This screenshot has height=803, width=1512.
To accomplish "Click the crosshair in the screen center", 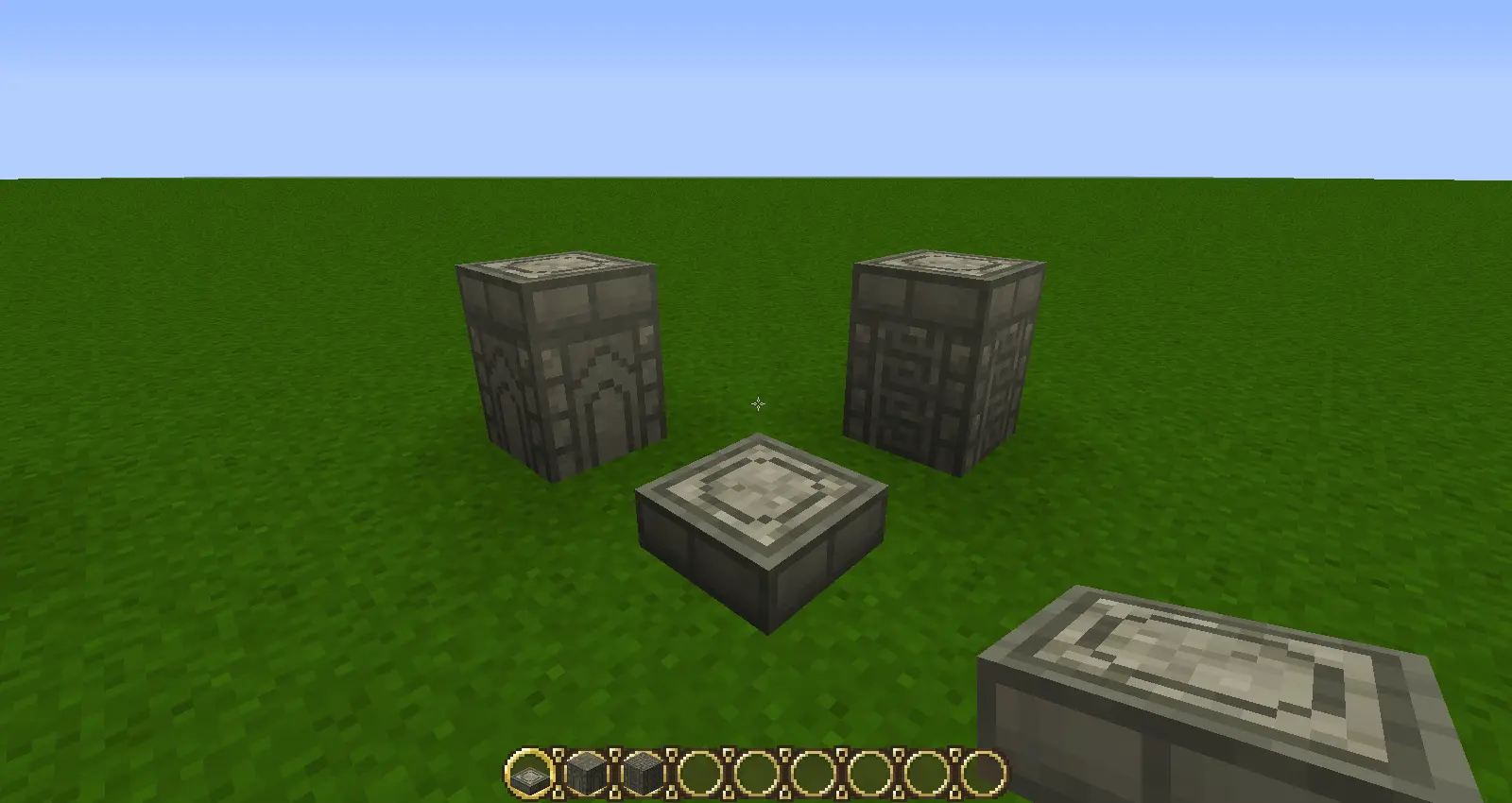I will 757,404.
